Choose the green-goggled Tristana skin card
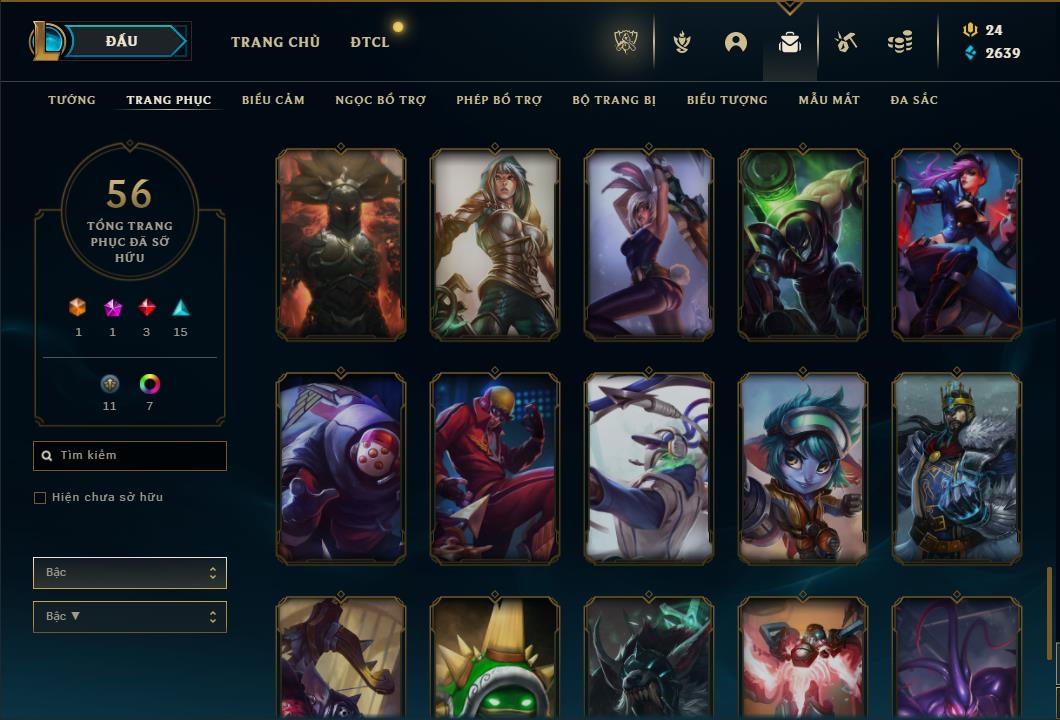Screen dimensions: 1060x720 tap(803, 468)
